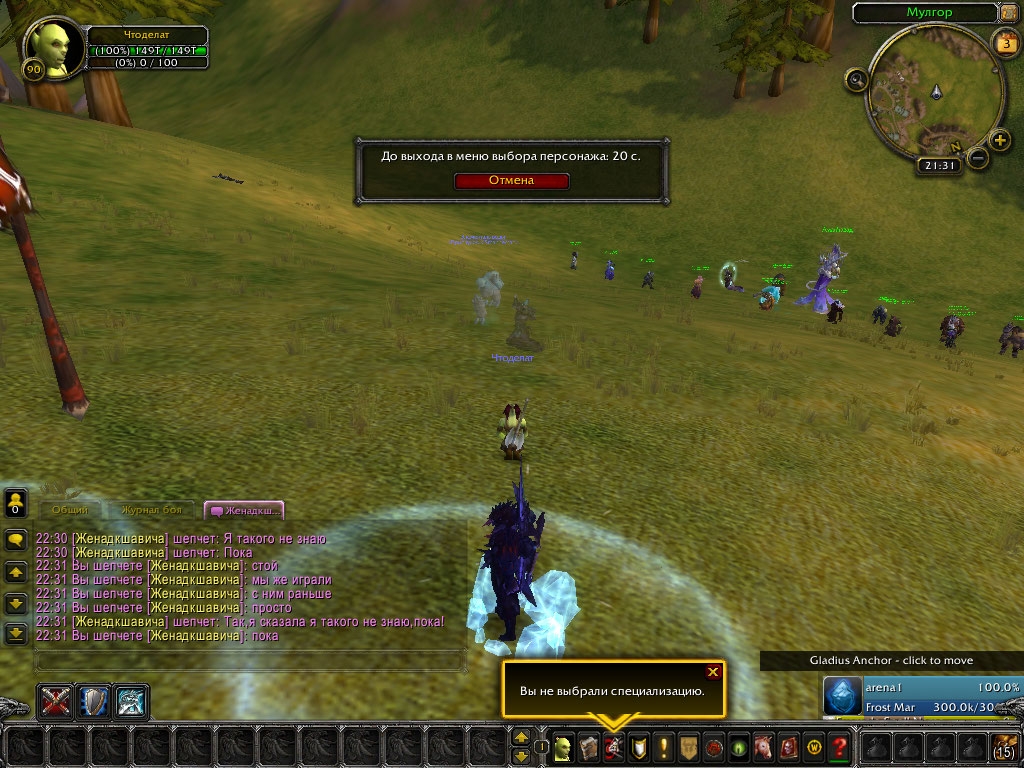This screenshot has height=768, width=1024.
Task: Switch to the Общий chat tab
Action: pos(70,510)
